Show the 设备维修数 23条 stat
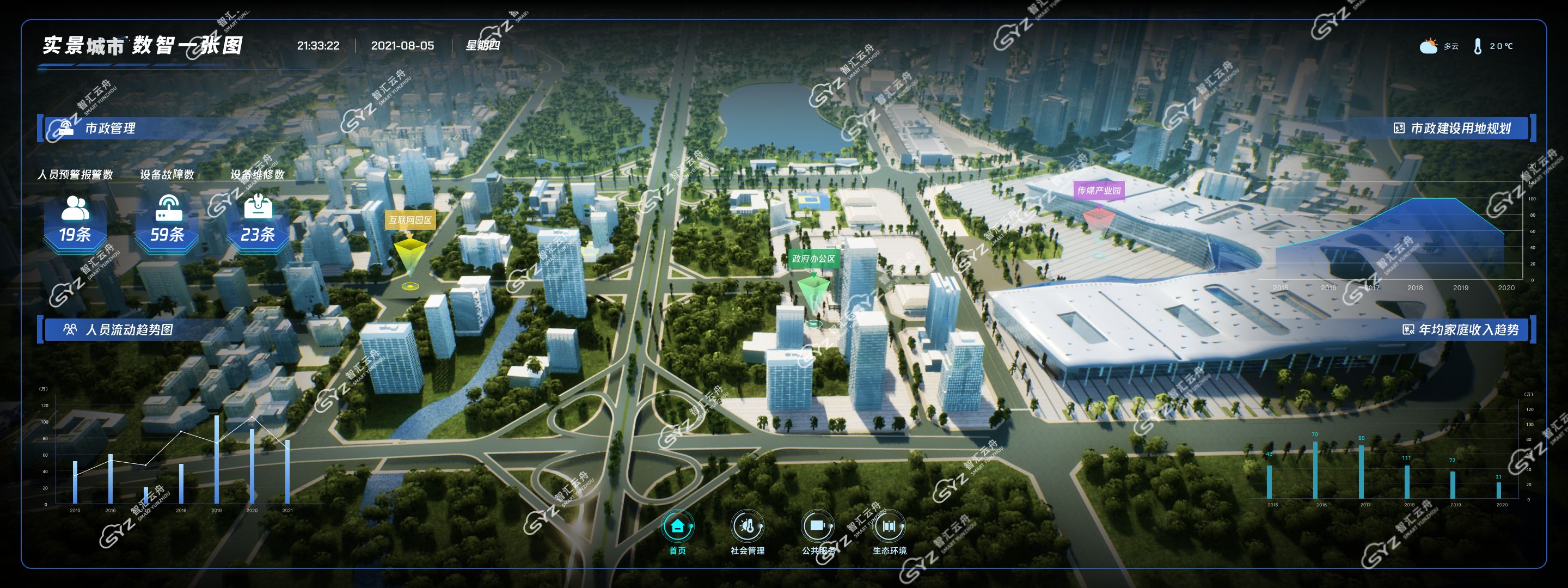 (x=258, y=221)
